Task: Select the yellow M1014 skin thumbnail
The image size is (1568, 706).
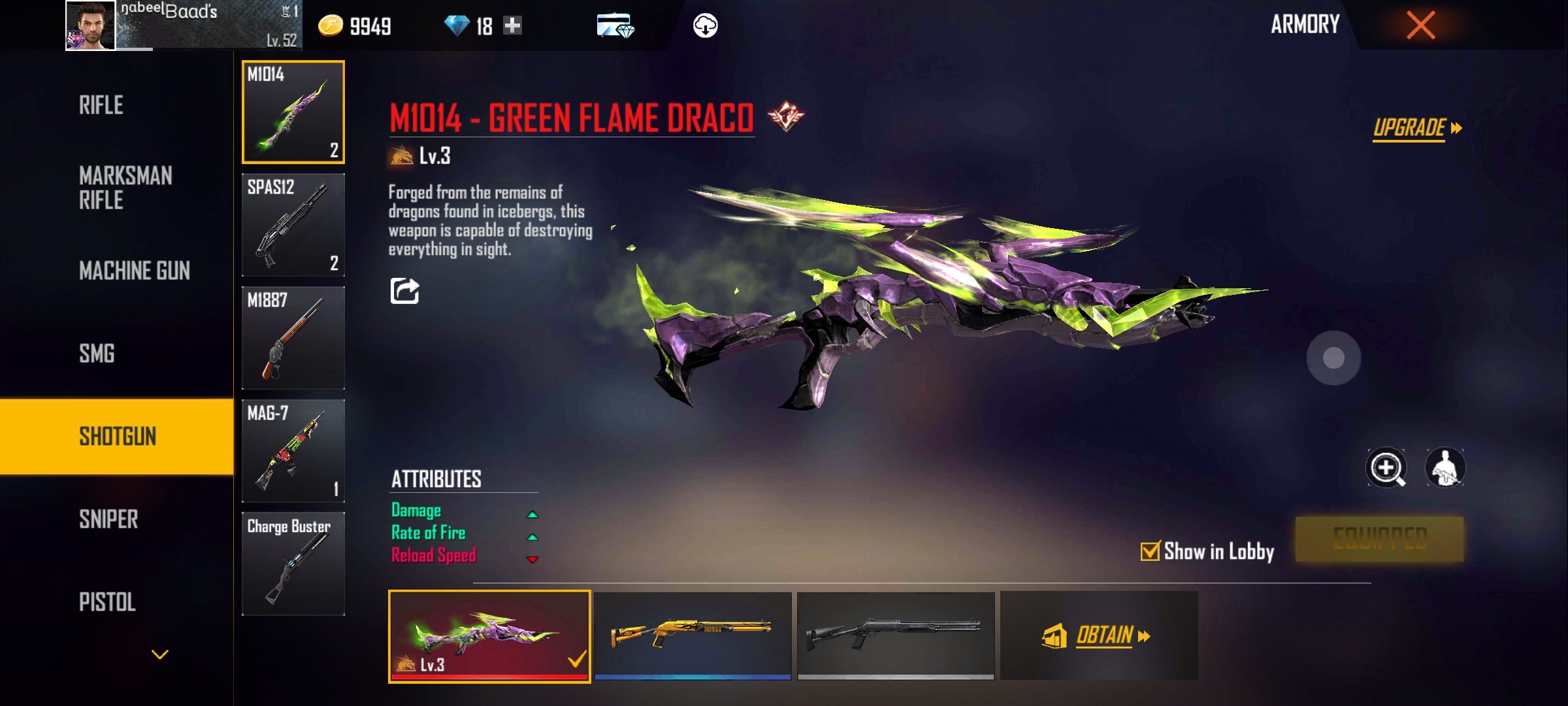Action: coord(693,635)
